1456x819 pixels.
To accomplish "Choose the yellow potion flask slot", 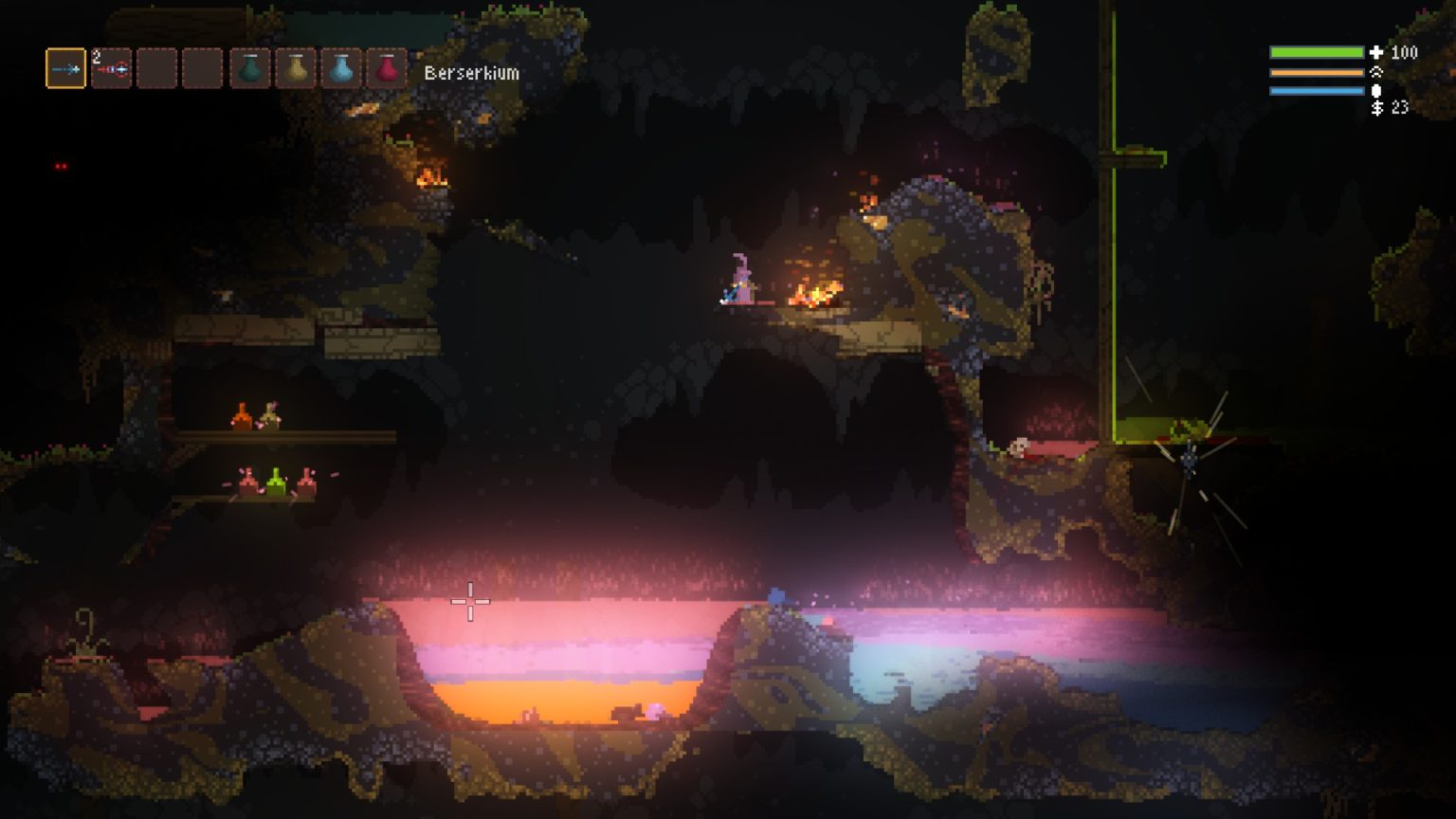I will coord(296,69).
